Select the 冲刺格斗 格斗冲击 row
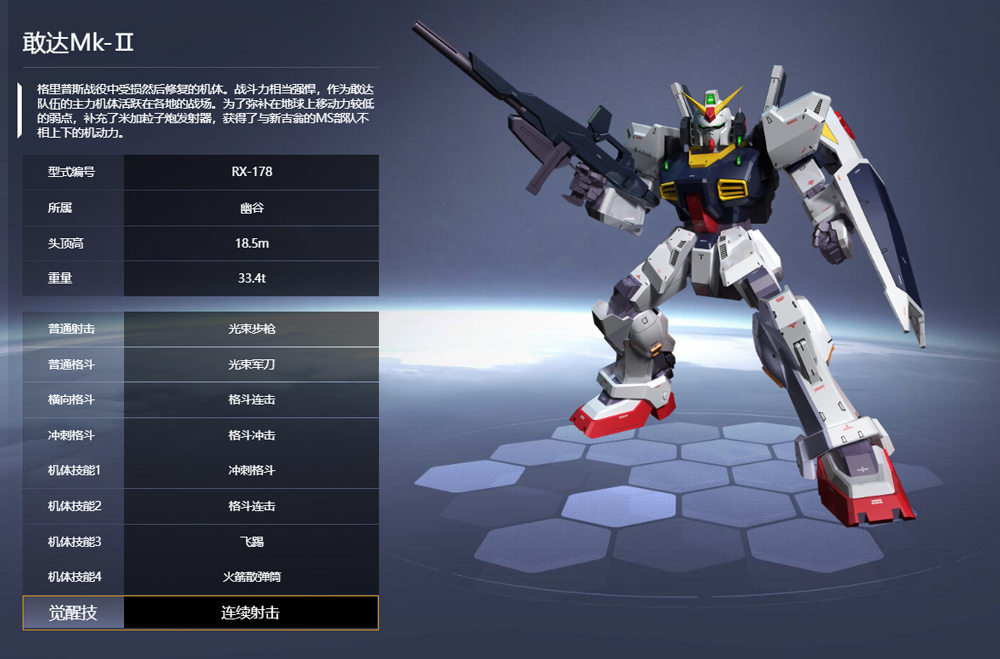This screenshot has height=659, width=1000. pos(200,435)
